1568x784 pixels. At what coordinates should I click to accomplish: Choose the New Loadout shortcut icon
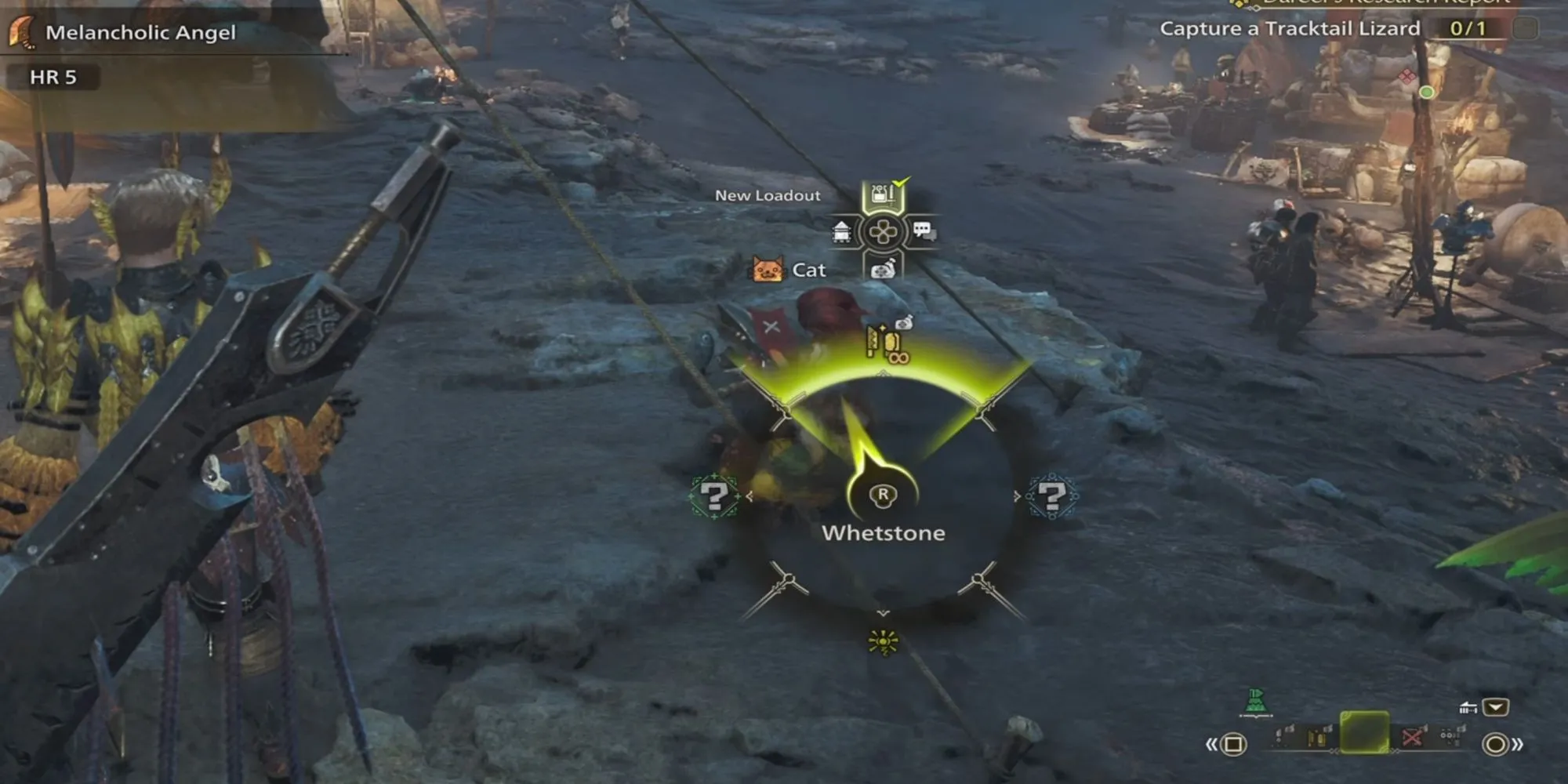click(883, 194)
